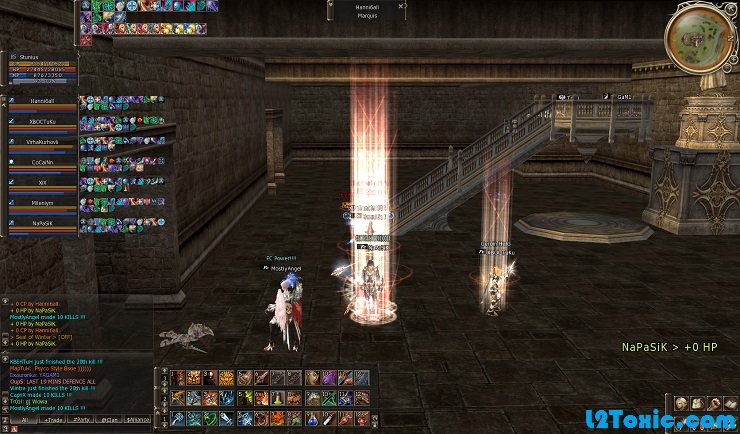
Task: Open the #Party chat tab
Action: click(x=80, y=421)
